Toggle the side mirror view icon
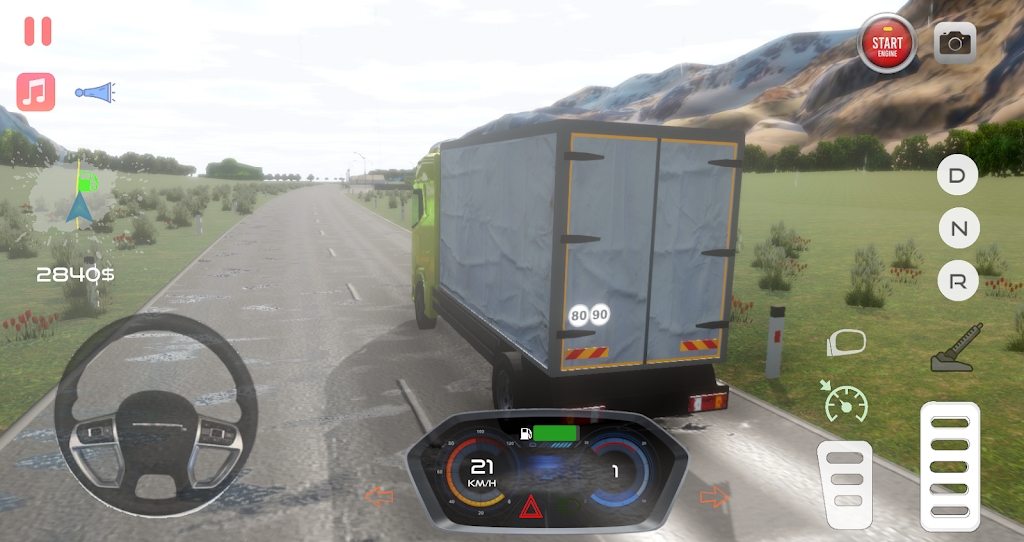 pos(846,343)
